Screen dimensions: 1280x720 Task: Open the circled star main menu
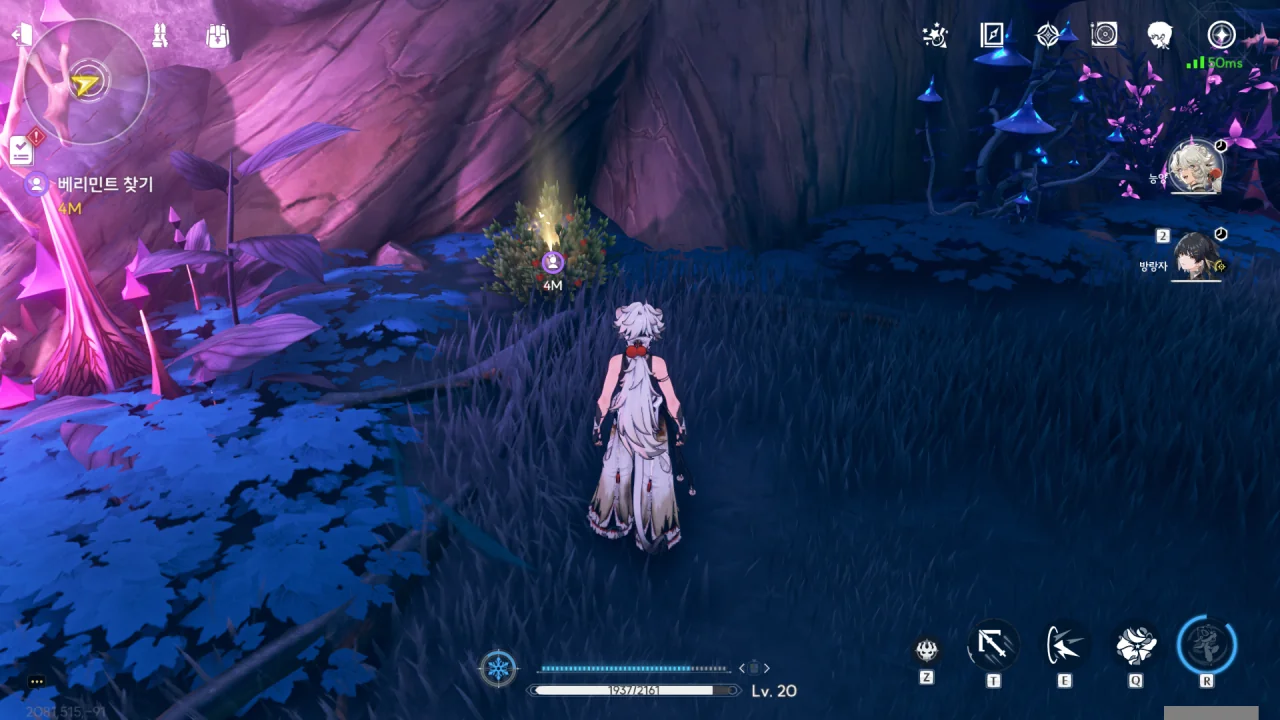(x=1221, y=36)
